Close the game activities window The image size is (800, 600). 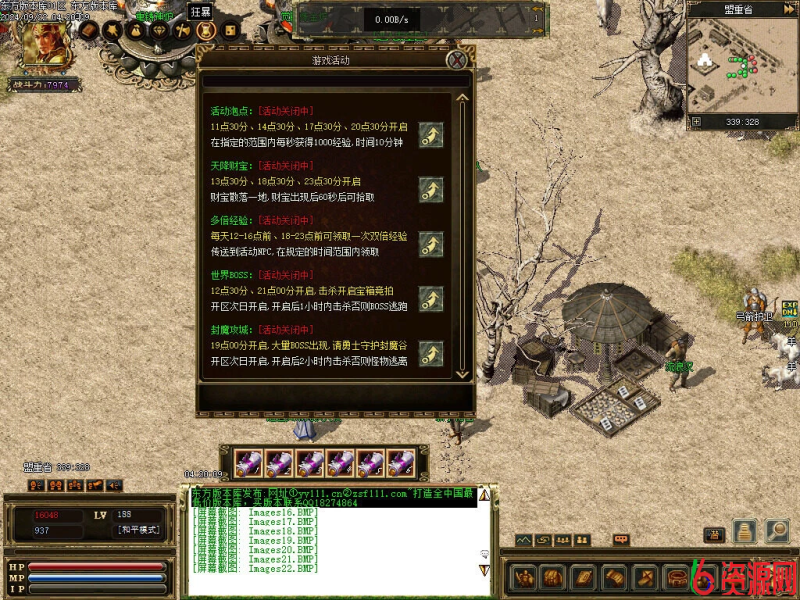(x=457, y=60)
